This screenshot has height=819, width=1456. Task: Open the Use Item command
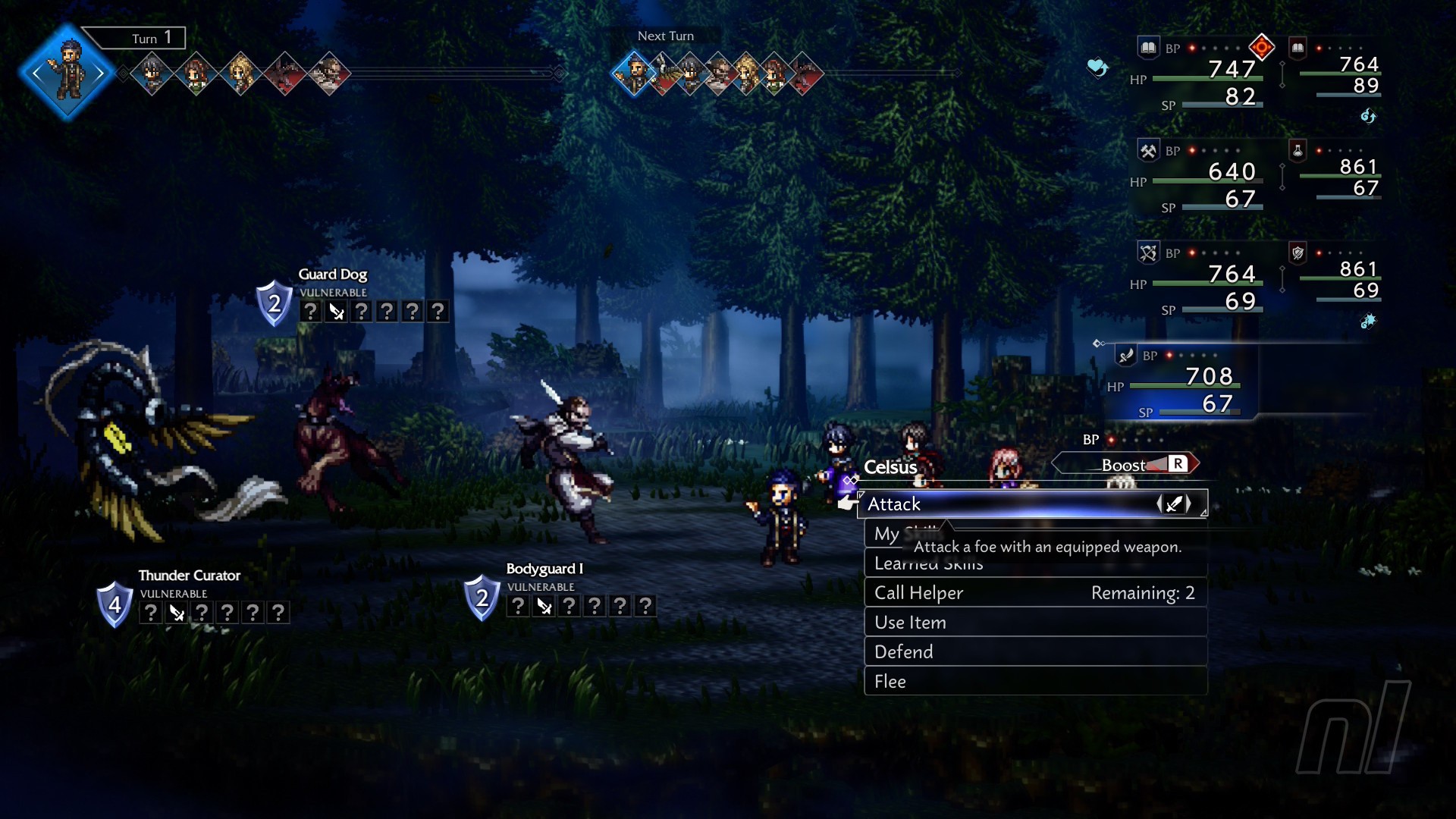click(1035, 623)
